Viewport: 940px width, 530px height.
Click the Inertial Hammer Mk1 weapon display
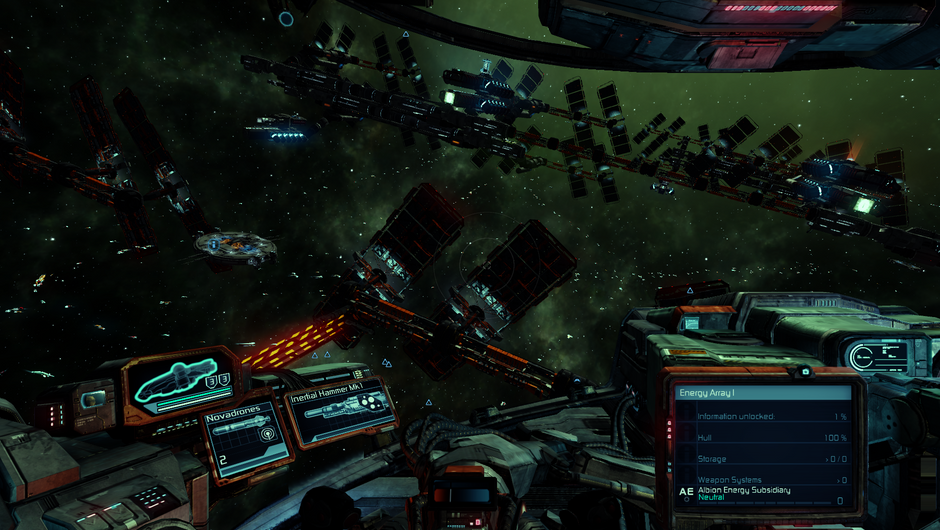338,410
